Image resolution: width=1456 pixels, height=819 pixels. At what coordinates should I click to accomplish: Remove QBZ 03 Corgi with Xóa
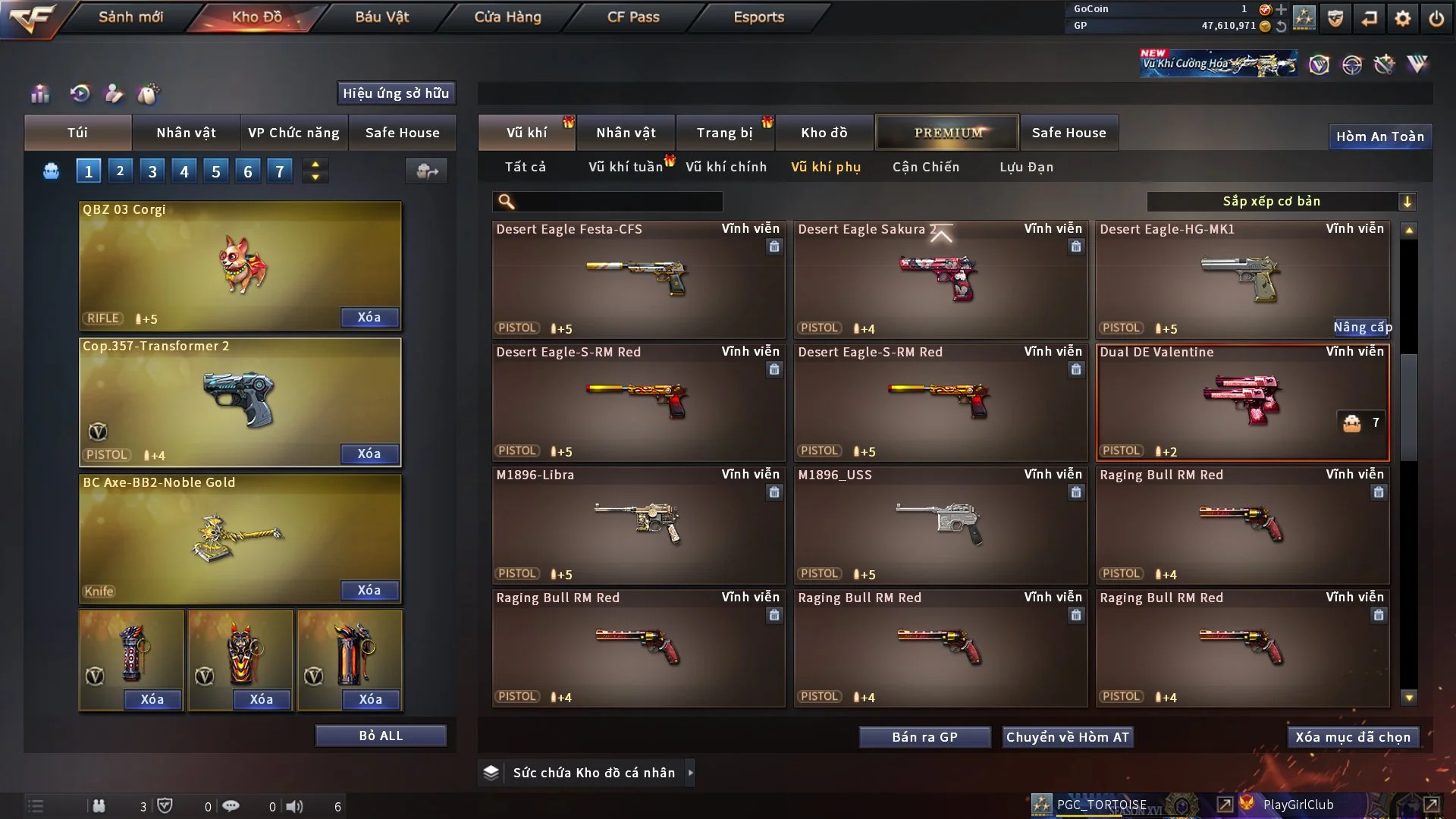coord(369,318)
